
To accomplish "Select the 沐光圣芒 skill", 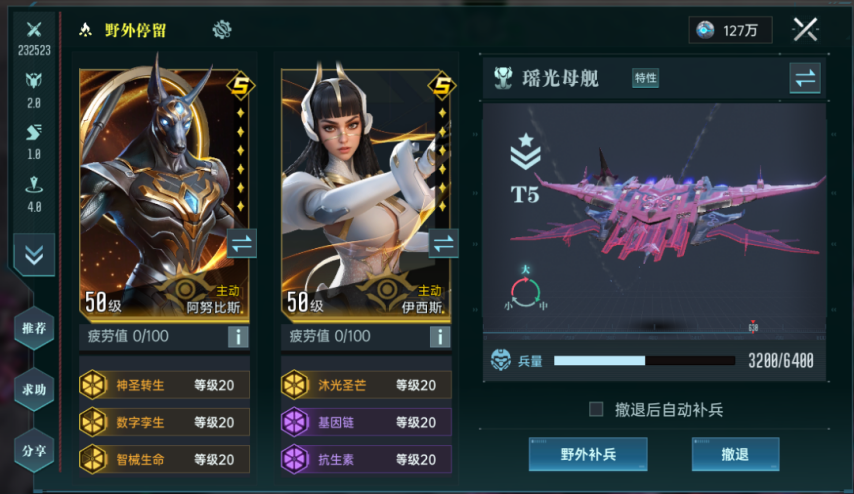I will [366, 385].
